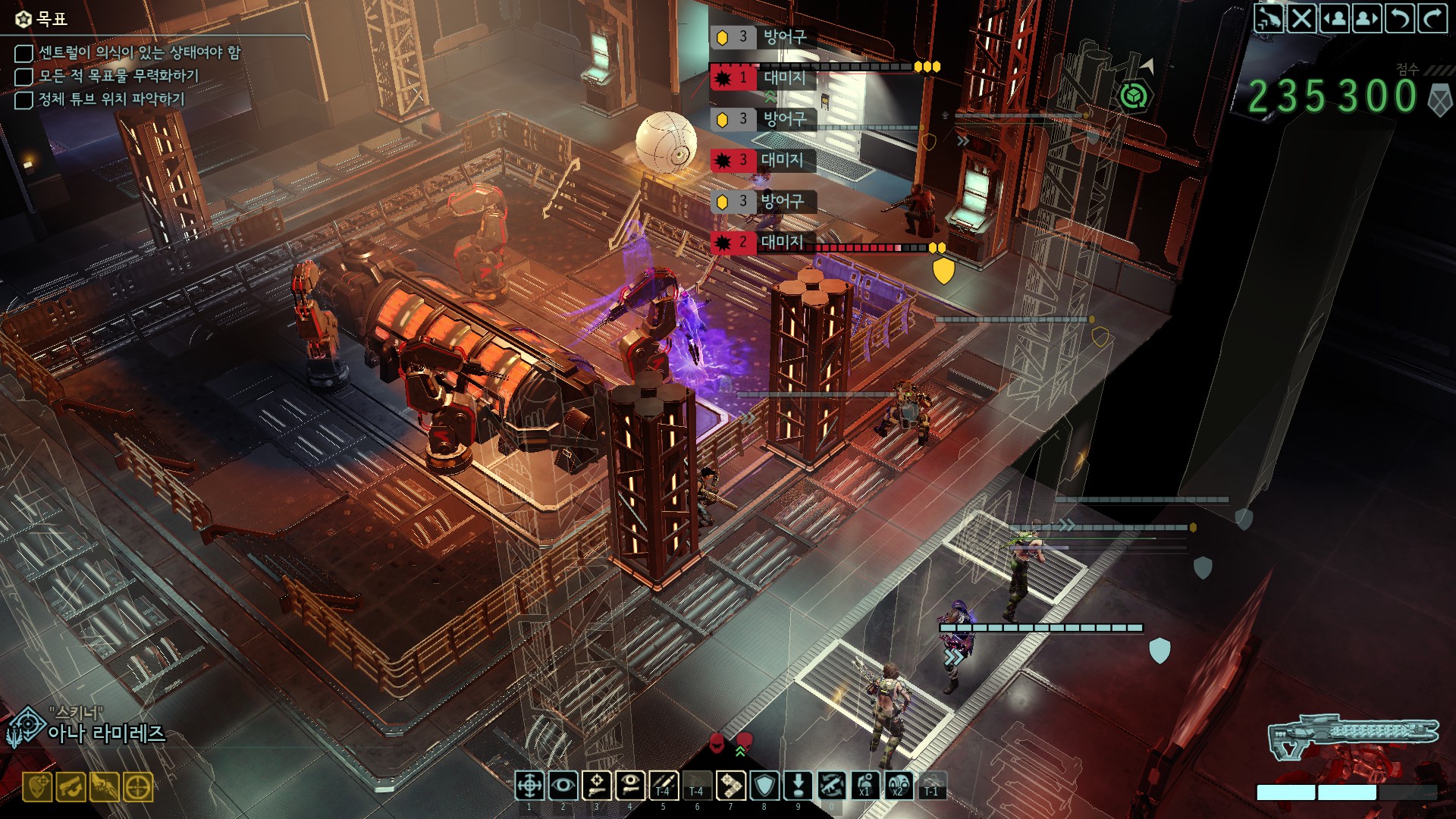Activate the triple-target chain shot ability

pyautogui.click(x=731, y=786)
